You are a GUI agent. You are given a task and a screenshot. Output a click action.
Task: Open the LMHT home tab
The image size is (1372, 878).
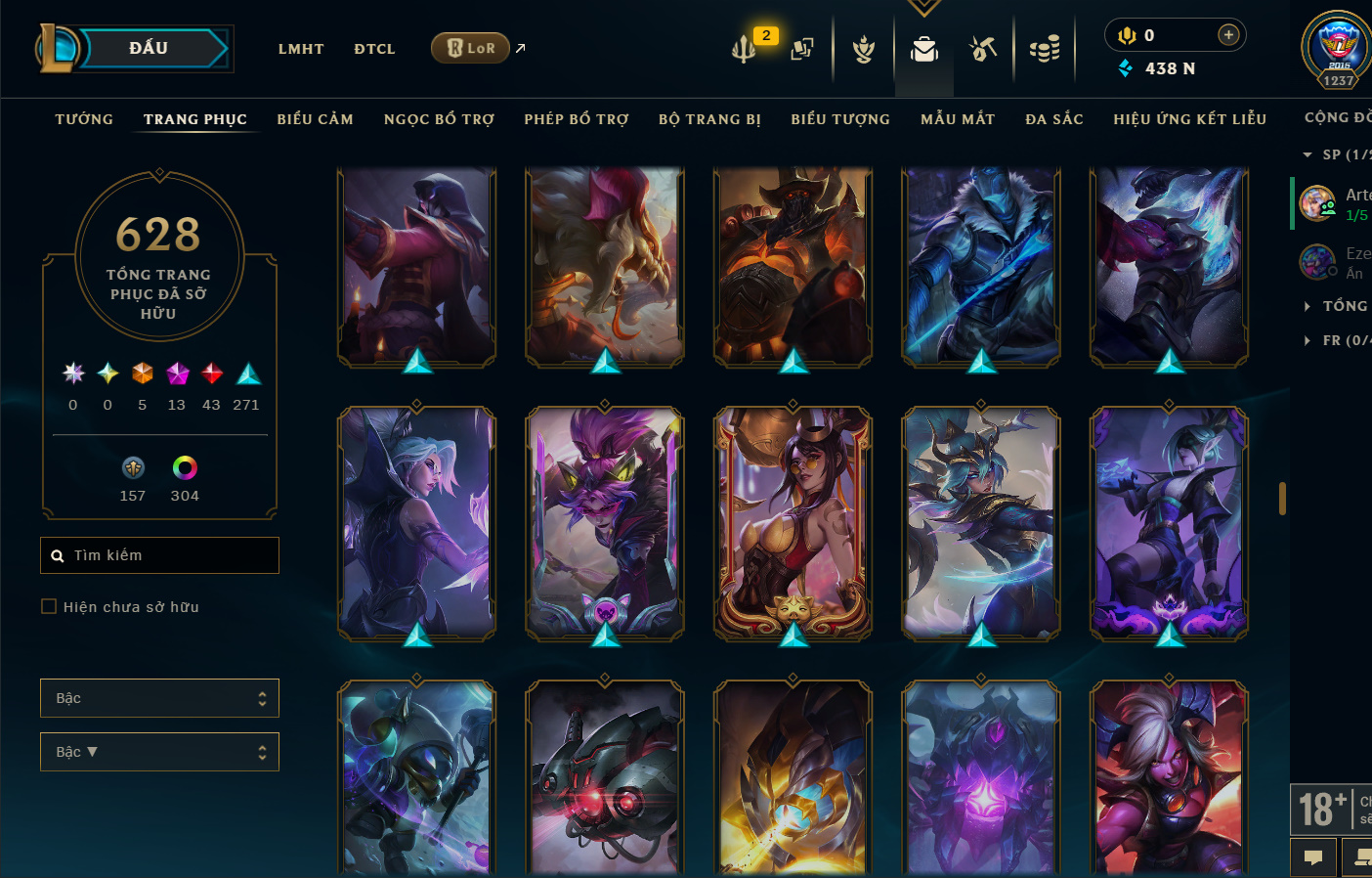point(301,49)
